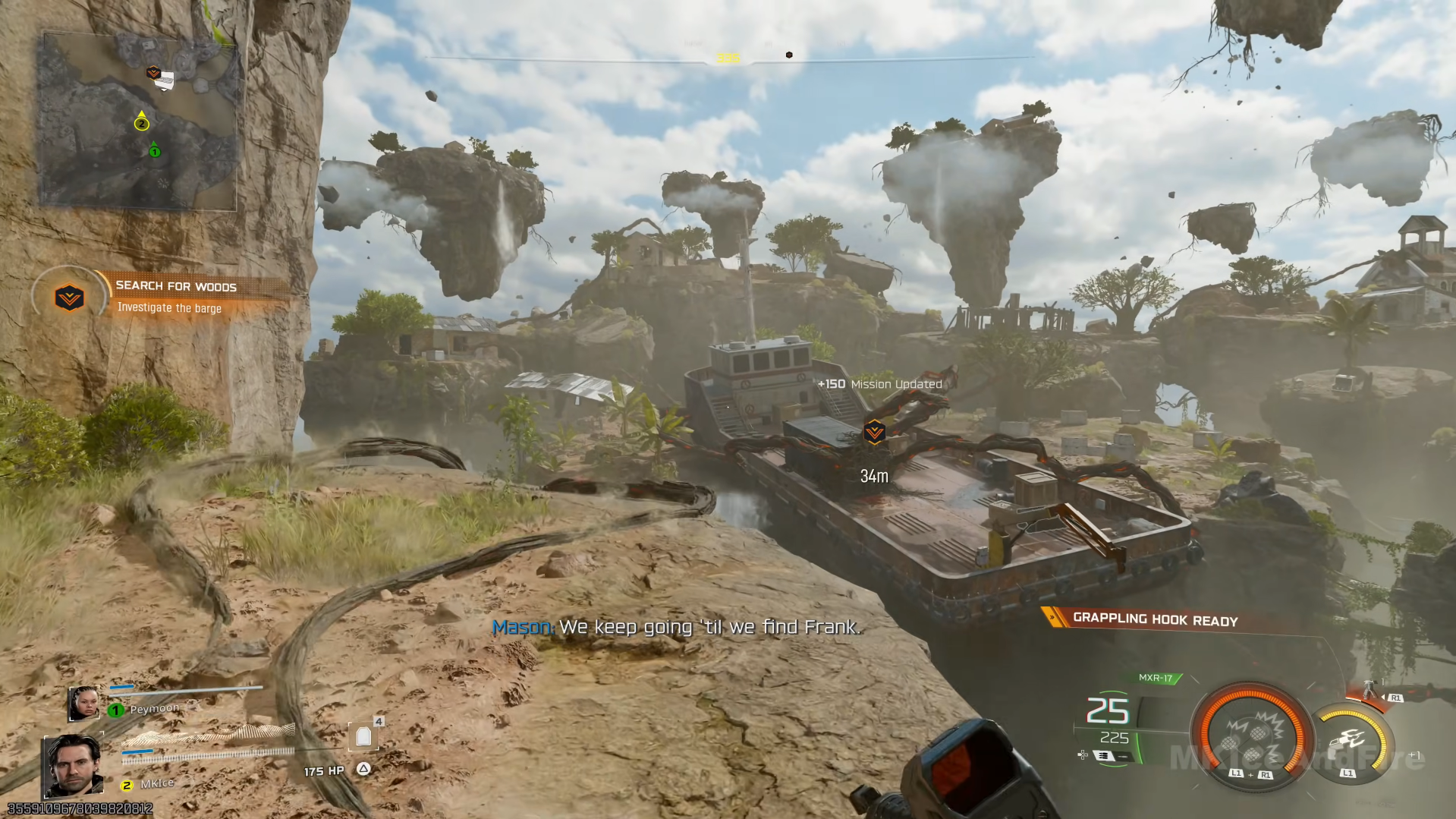Click the compass bar heading indicator

[x=728, y=58]
